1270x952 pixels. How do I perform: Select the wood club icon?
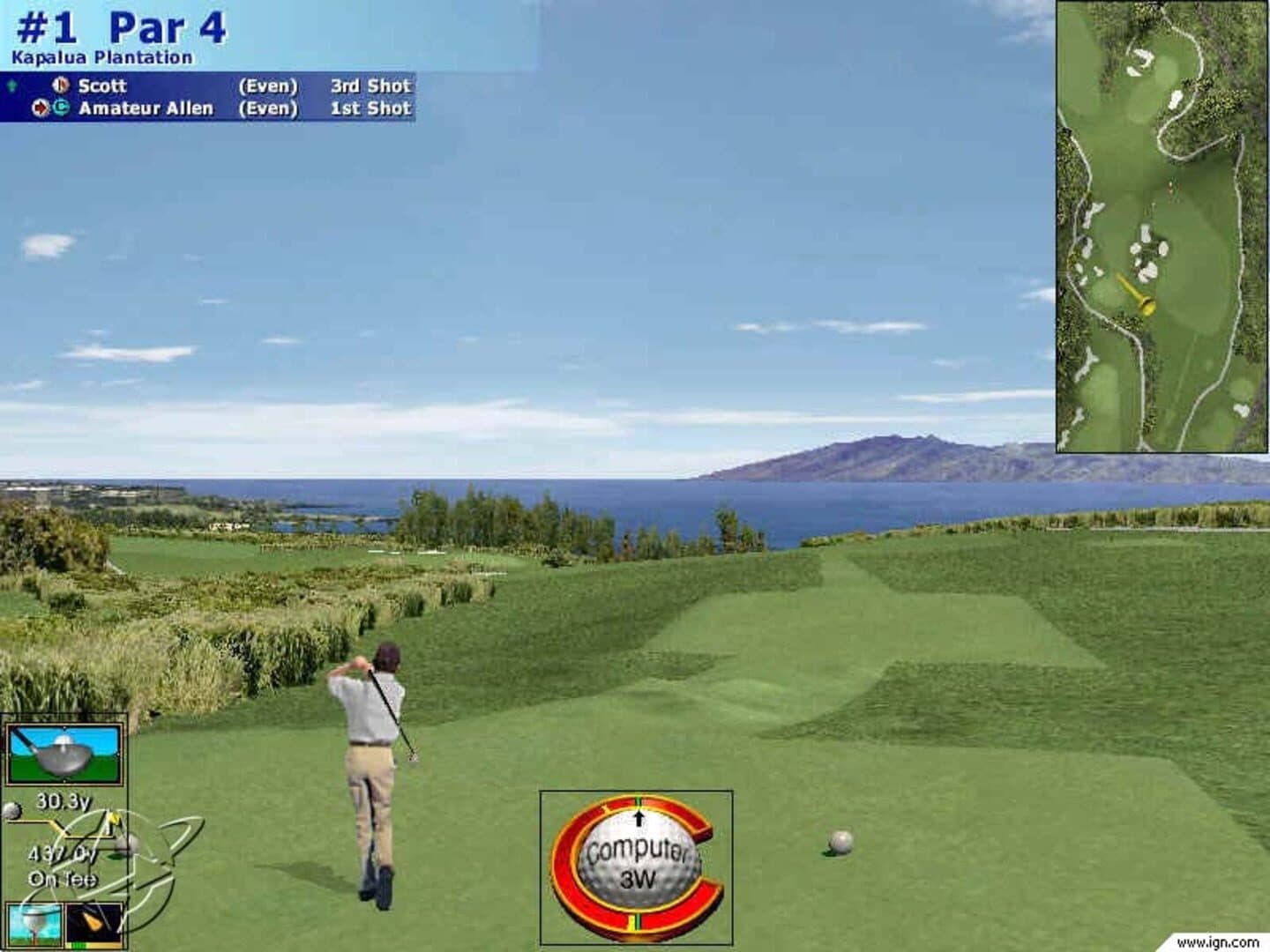coord(63,755)
